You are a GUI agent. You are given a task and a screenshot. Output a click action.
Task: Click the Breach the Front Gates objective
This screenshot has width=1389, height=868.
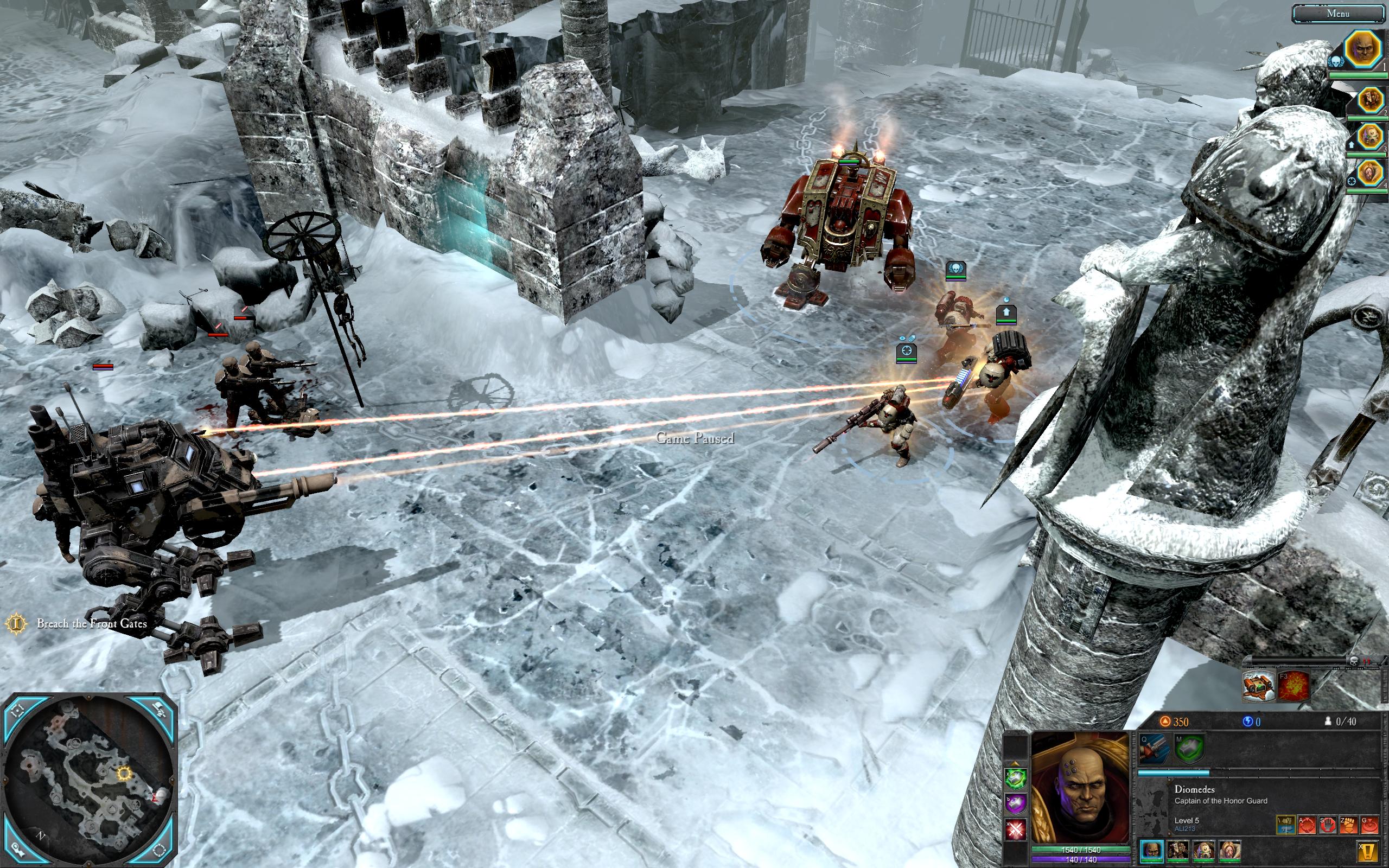pyautogui.click(x=91, y=623)
